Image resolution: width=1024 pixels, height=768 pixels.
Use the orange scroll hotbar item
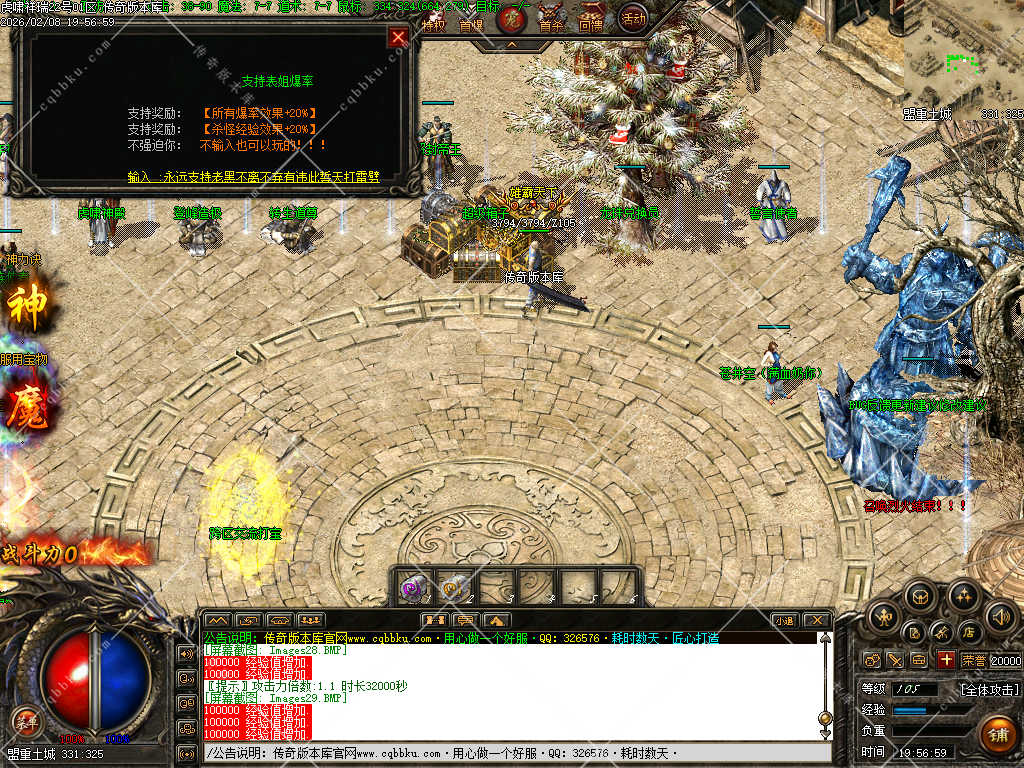[453, 589]
